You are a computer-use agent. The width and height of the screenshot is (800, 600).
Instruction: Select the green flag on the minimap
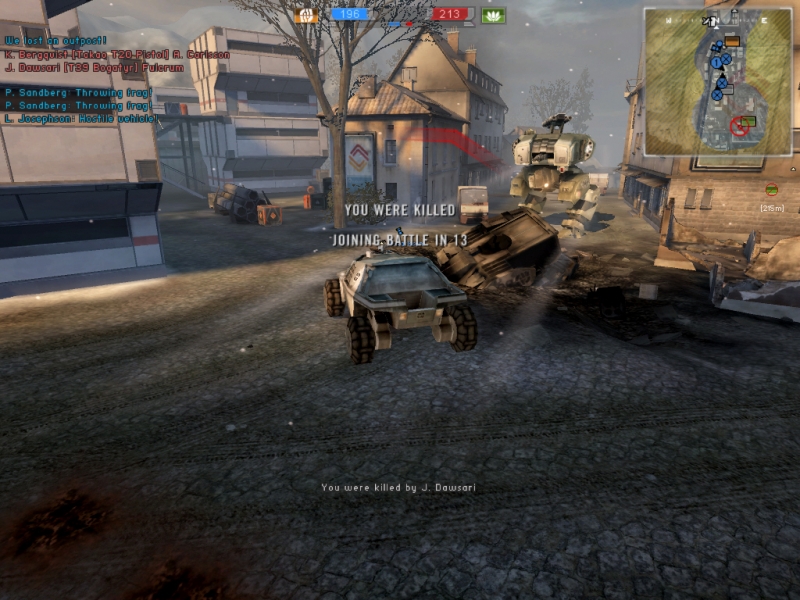coord(749,121)
